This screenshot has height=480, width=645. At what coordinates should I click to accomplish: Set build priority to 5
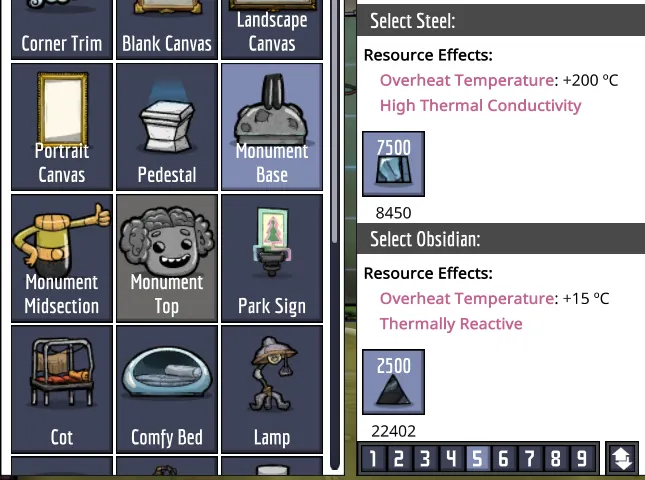(x=477, y=459)
